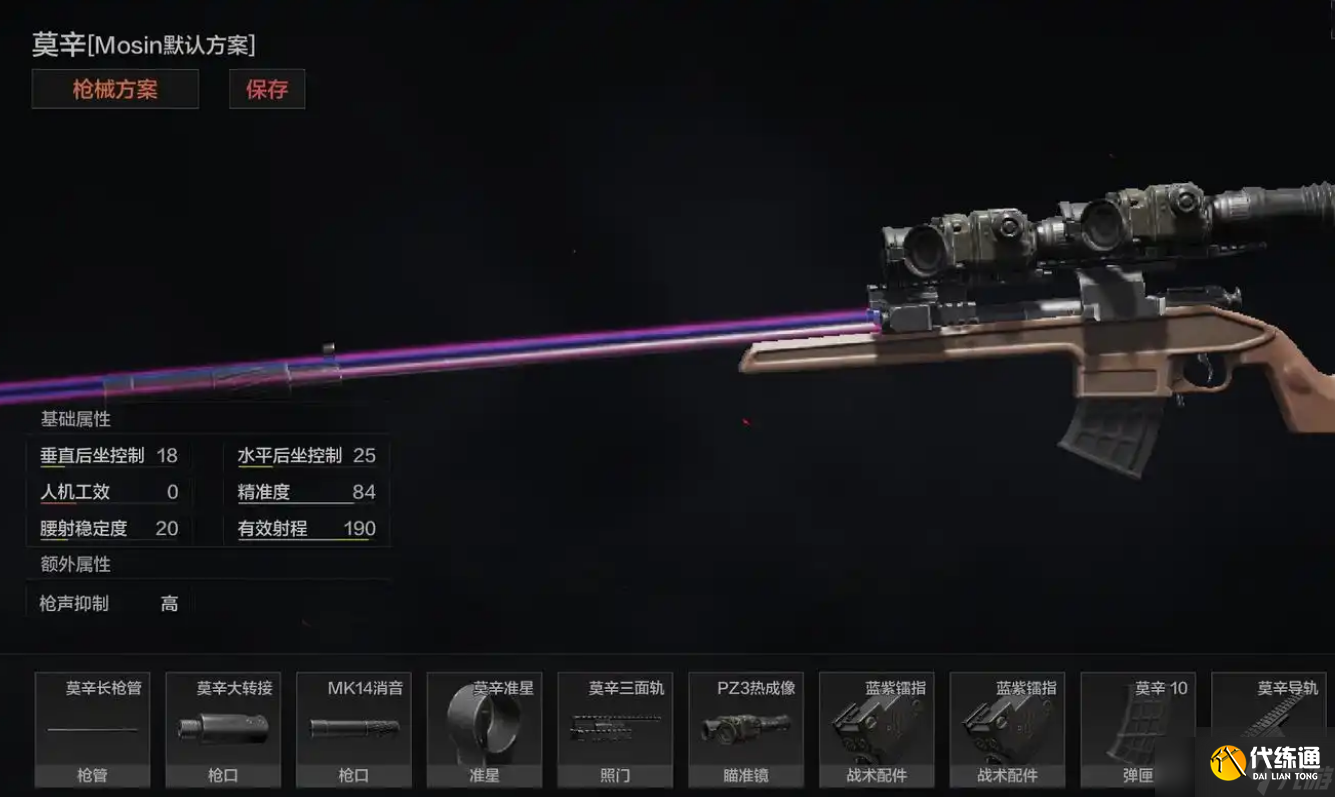Choose the 莫辛大转接 muzzle adapter slot
Viewport: 1335px width, 797px height.
tap(223, 729)
